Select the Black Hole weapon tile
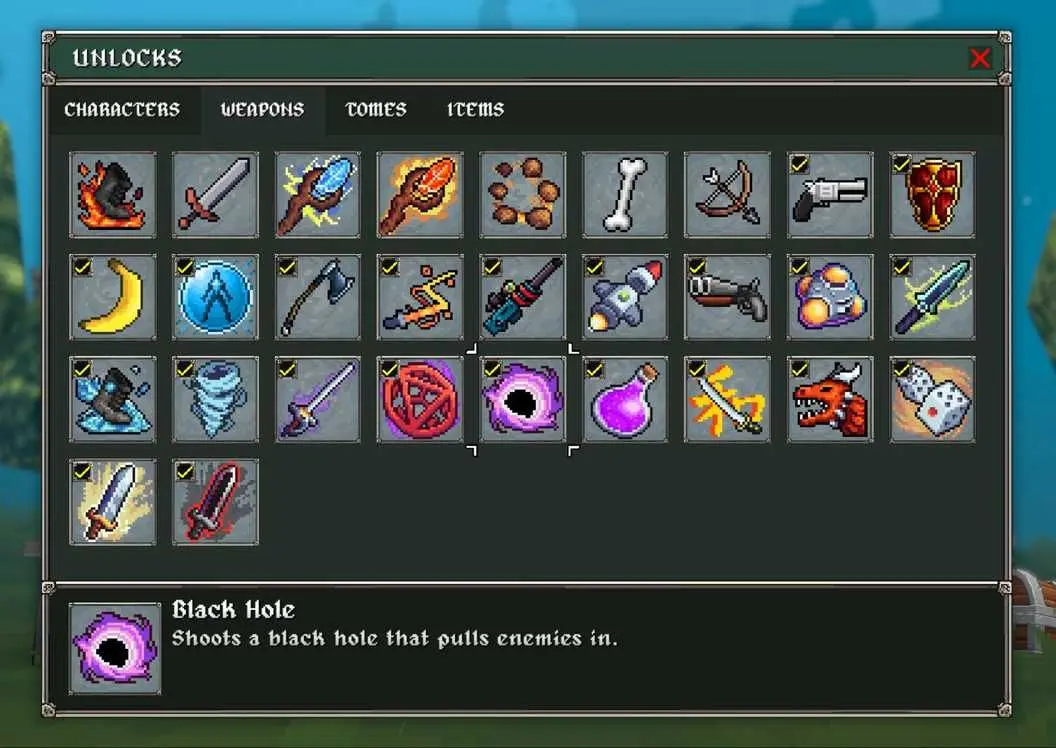The height and width of the screenshot is (748, 1056). [x=522, y=399]
